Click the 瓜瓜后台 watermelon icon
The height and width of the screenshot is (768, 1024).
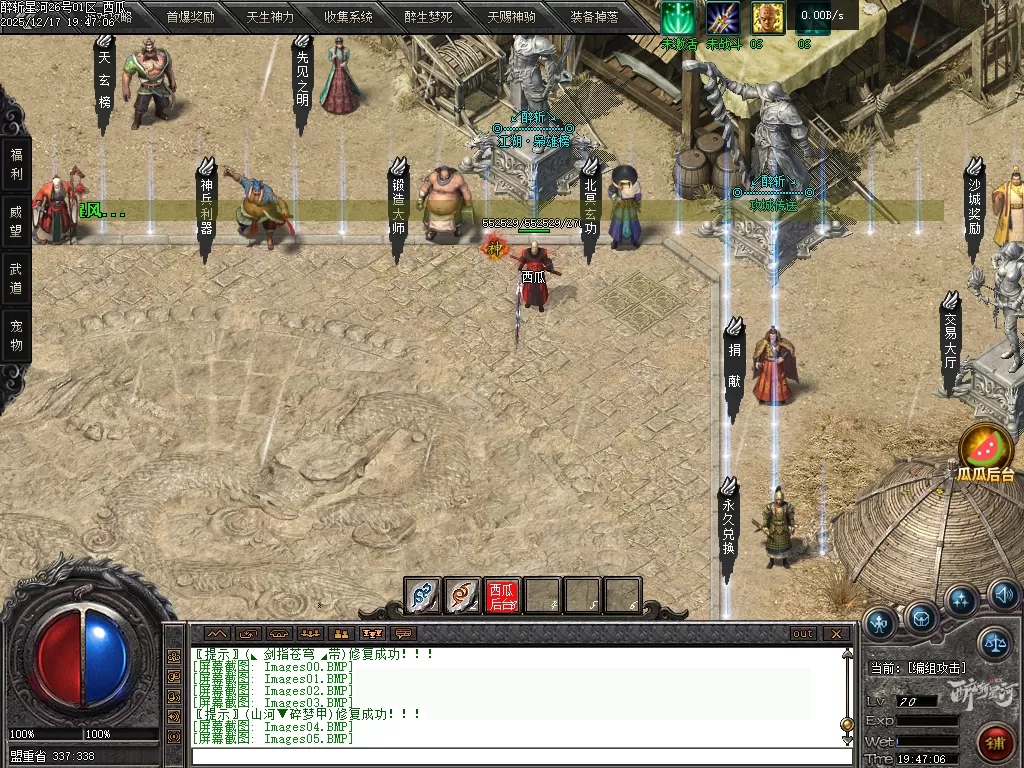(986, 447)
